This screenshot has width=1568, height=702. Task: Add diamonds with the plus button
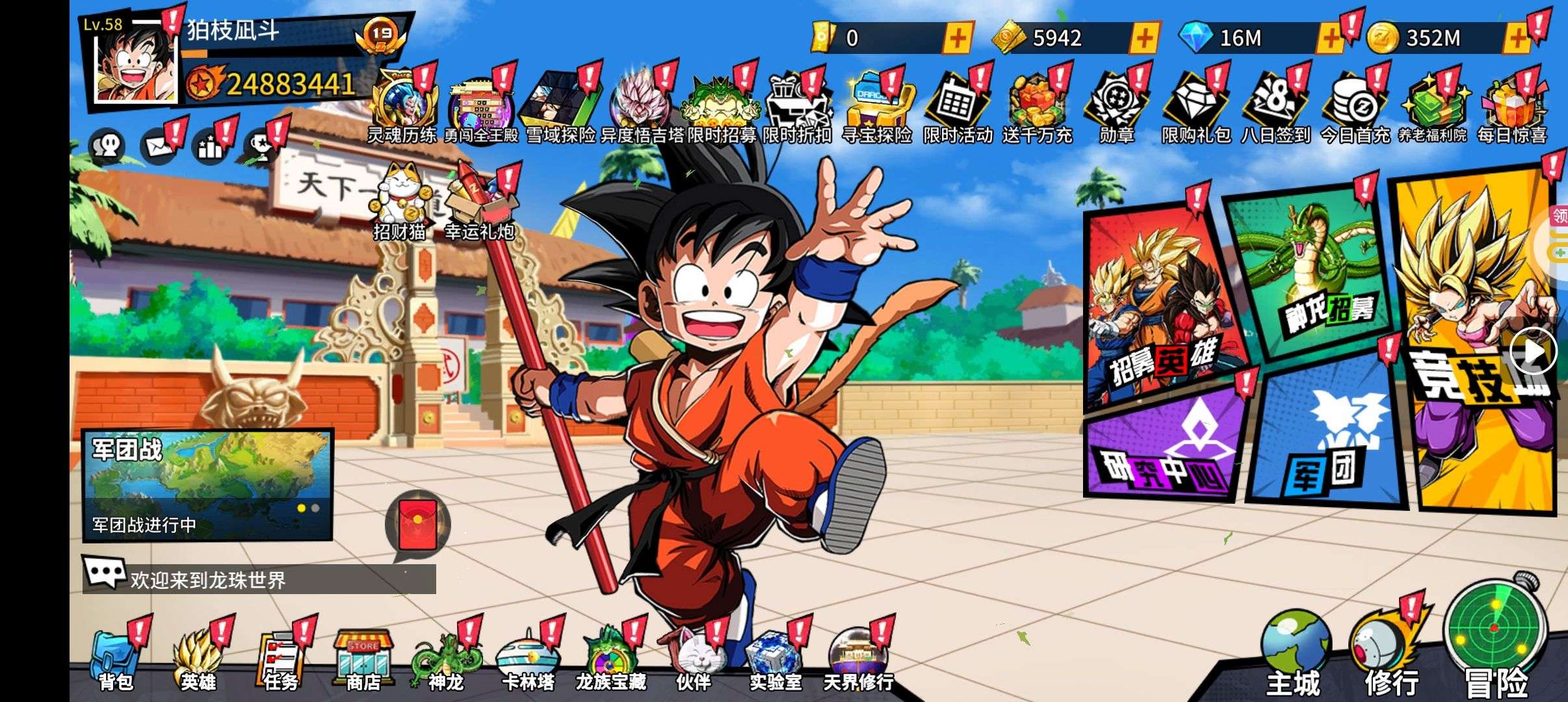[x=1330, y=38]
